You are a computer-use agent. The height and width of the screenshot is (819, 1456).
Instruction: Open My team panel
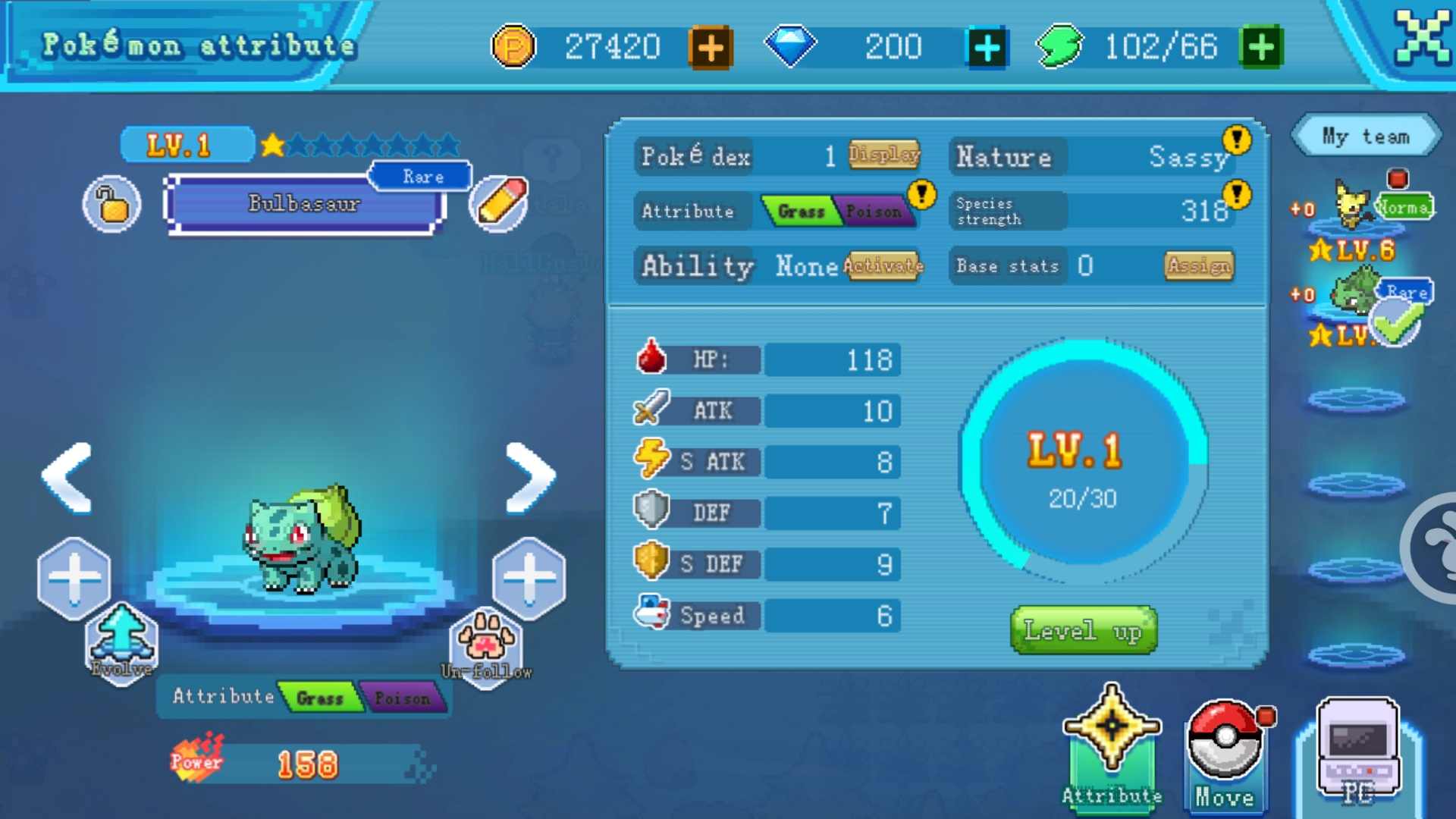point(1365,136)
